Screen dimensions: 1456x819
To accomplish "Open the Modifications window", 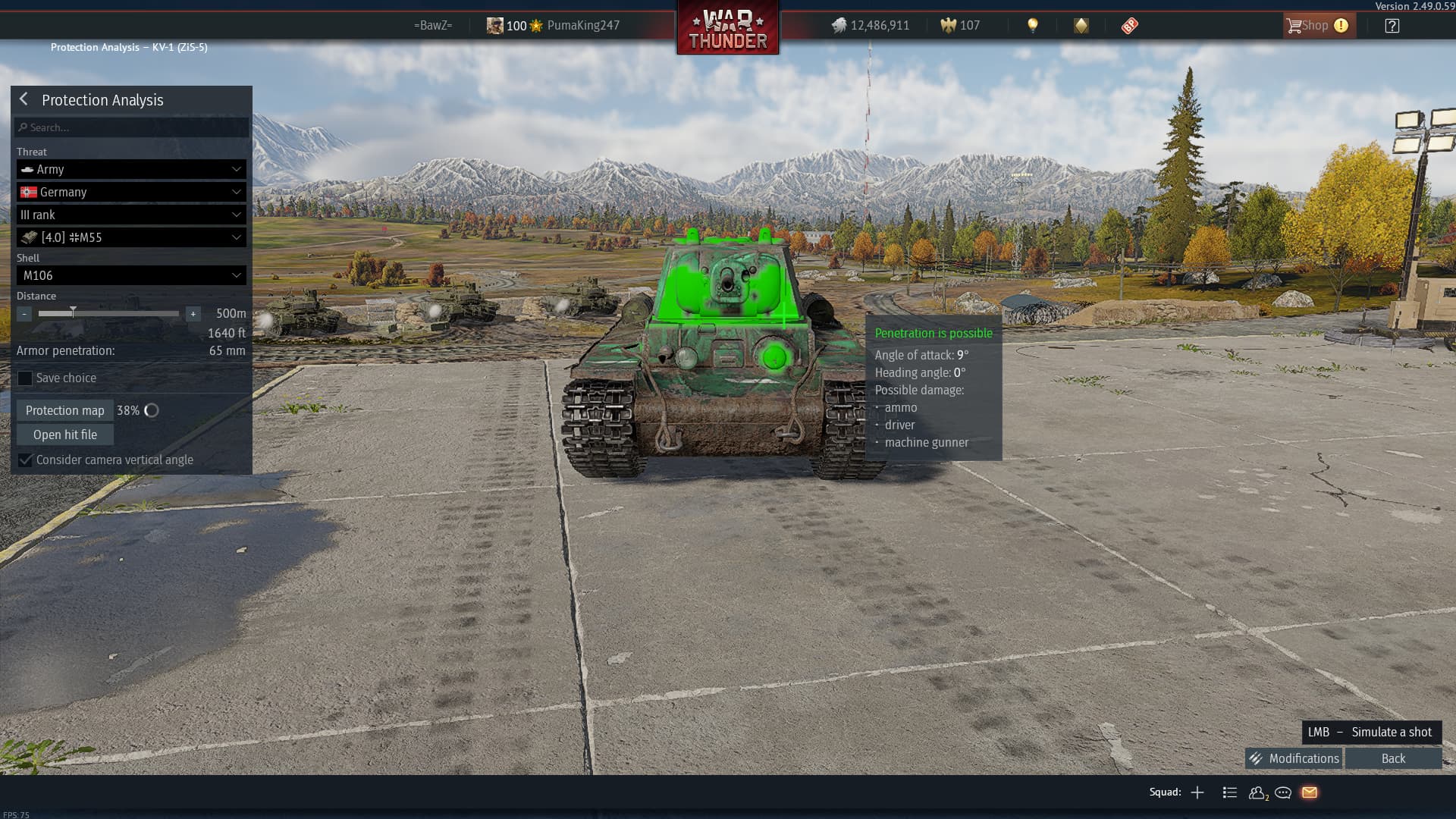I will pyautogui.click(x=1294, y=758).
